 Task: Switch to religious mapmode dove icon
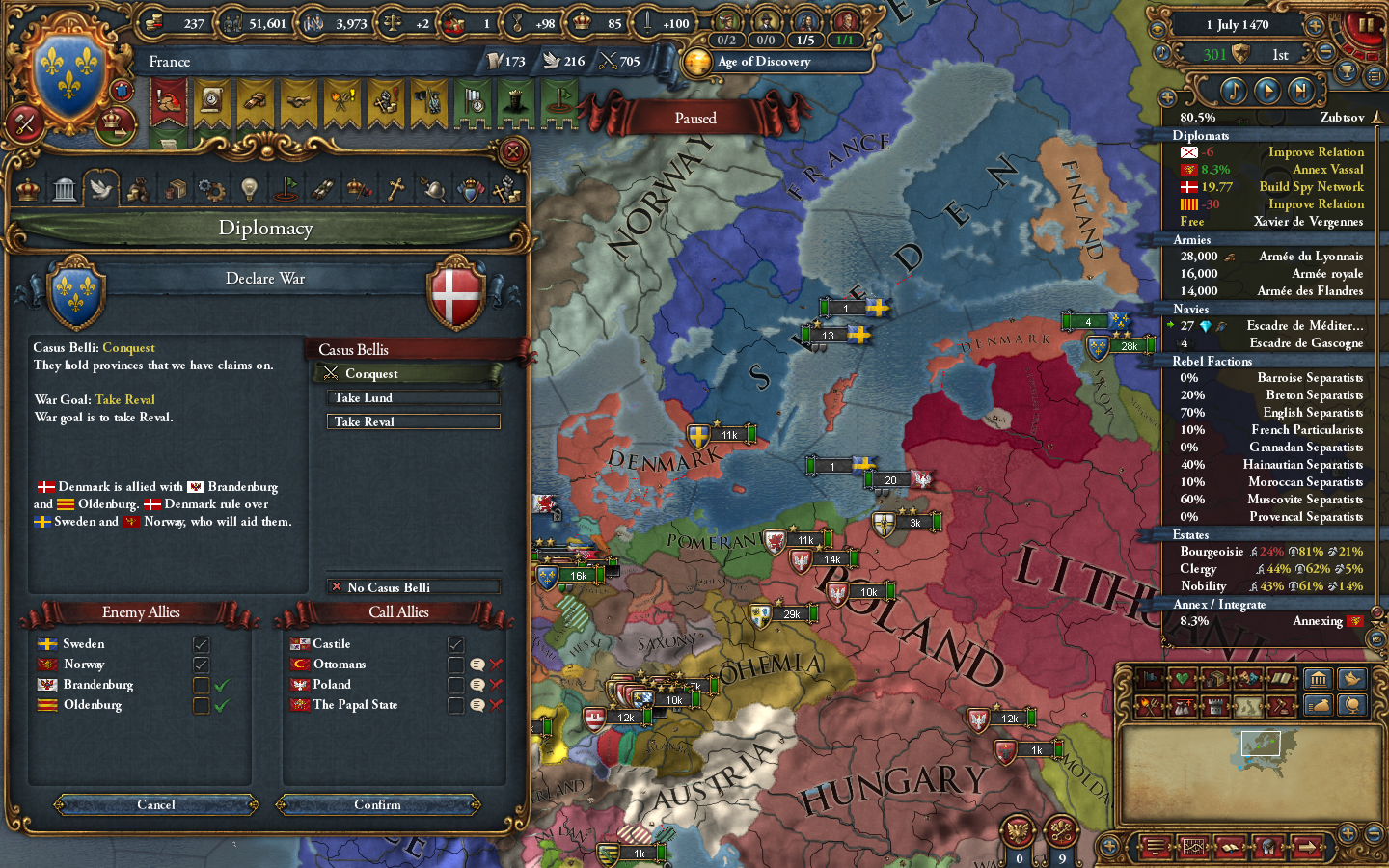(1354, 679)
